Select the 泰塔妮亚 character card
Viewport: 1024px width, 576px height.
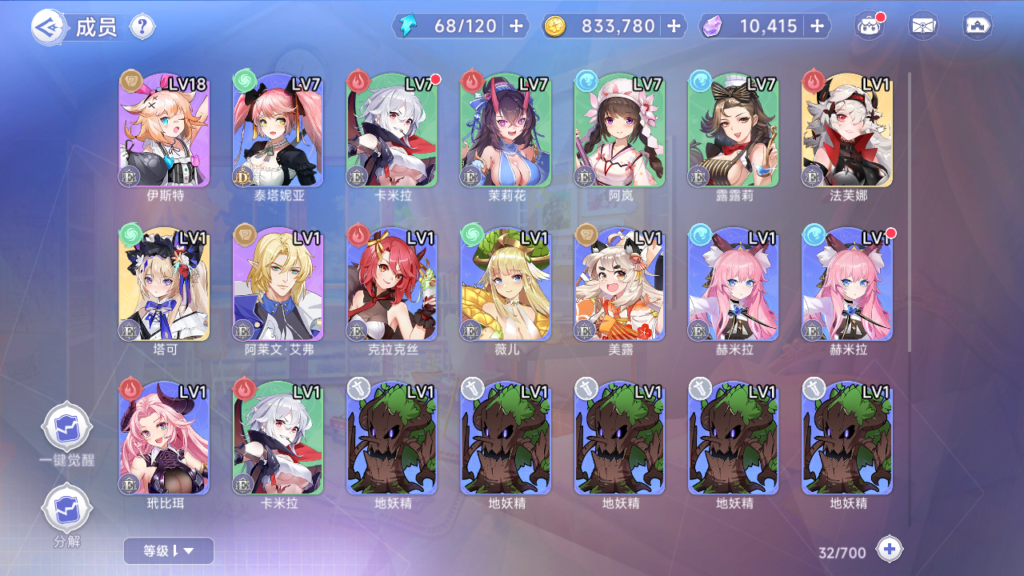pyautogui.click(x=278, y=130)
